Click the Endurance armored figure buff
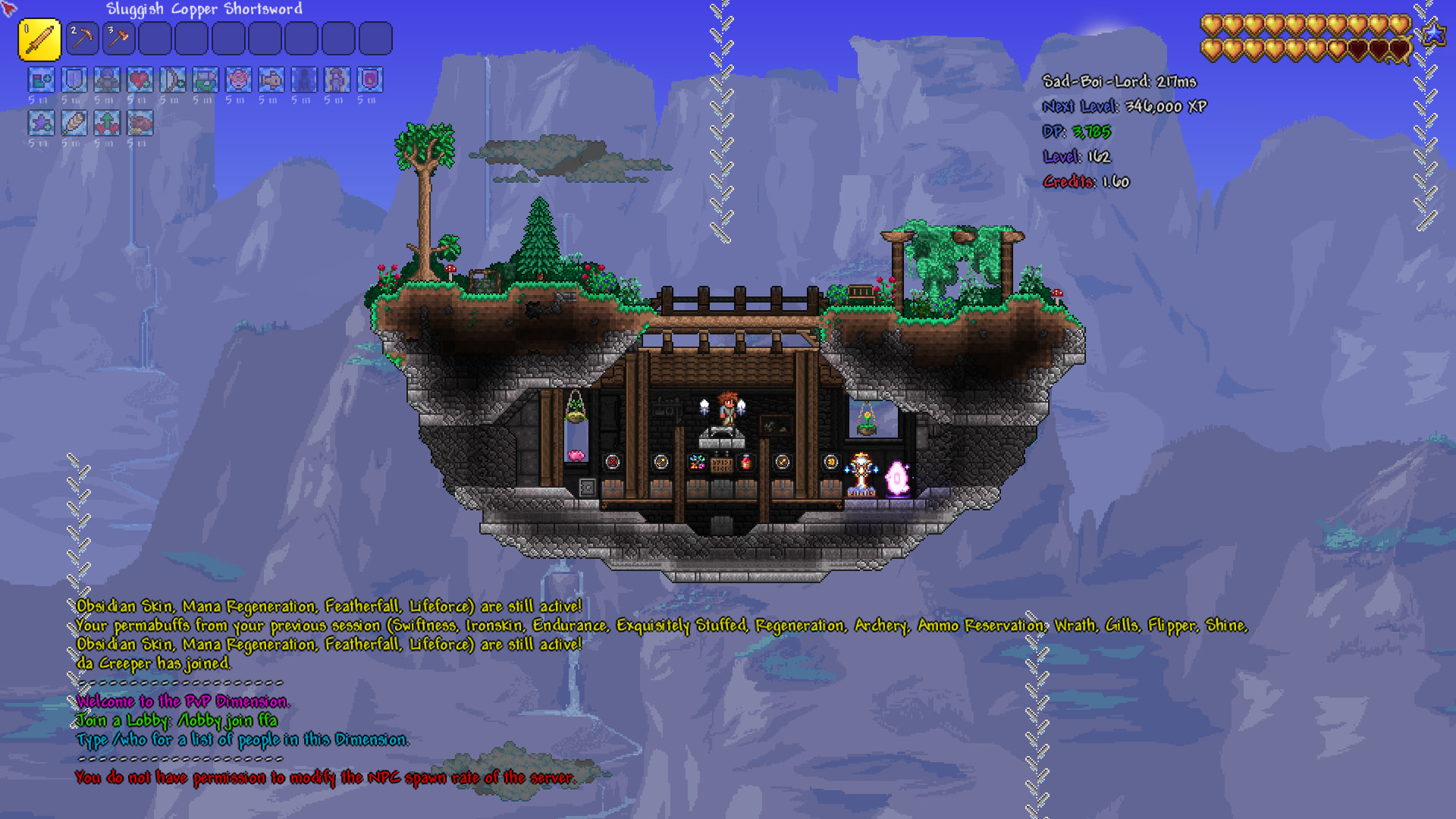 coord(107,80)
